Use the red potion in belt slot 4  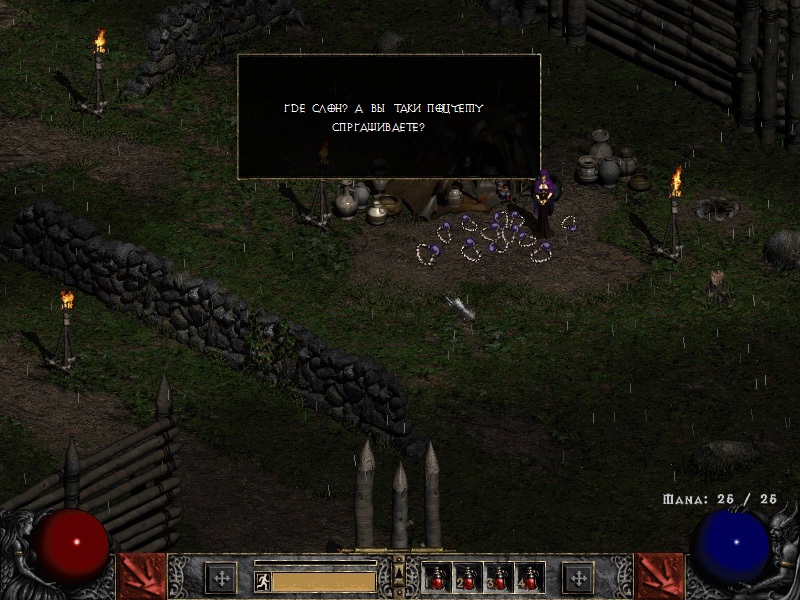tap(529, 577)
